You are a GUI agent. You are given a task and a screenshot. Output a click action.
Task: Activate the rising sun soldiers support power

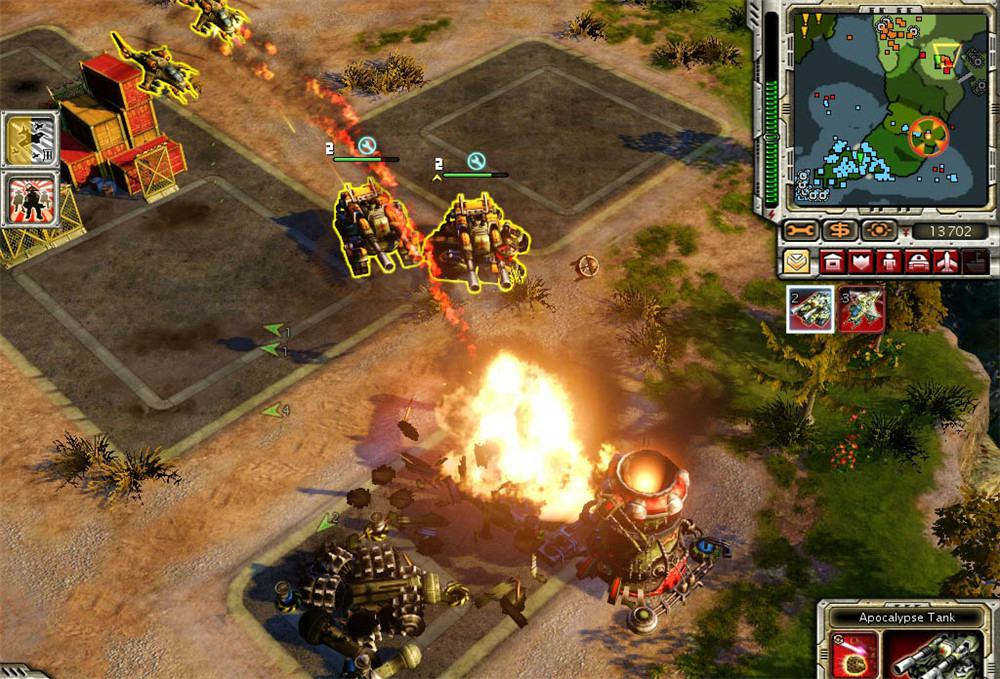[x=30, y=199]
